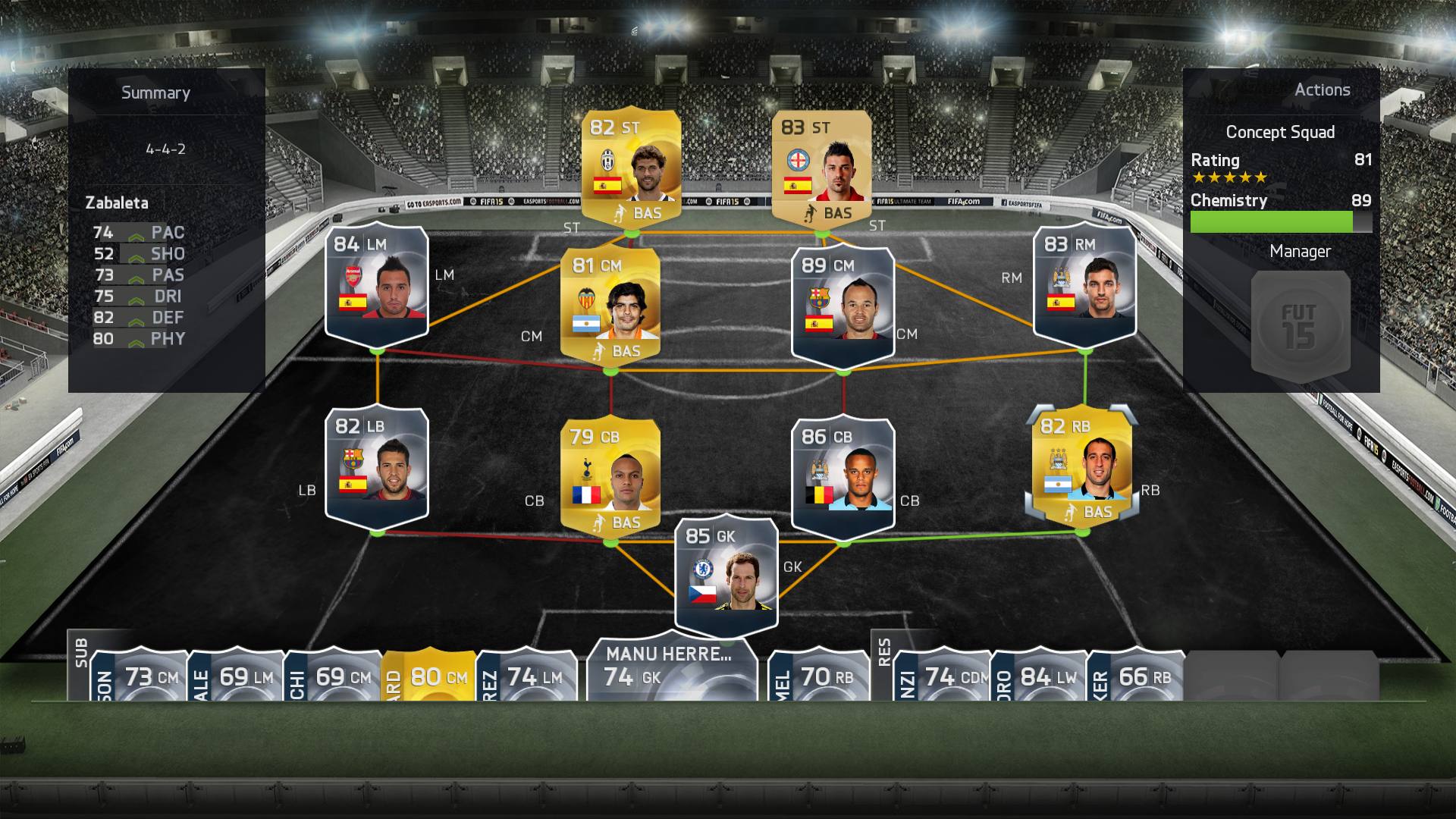Viewport: 1456px width, 819px height.
Task: Click the Concept Squad label
Action: point(1280,131)
